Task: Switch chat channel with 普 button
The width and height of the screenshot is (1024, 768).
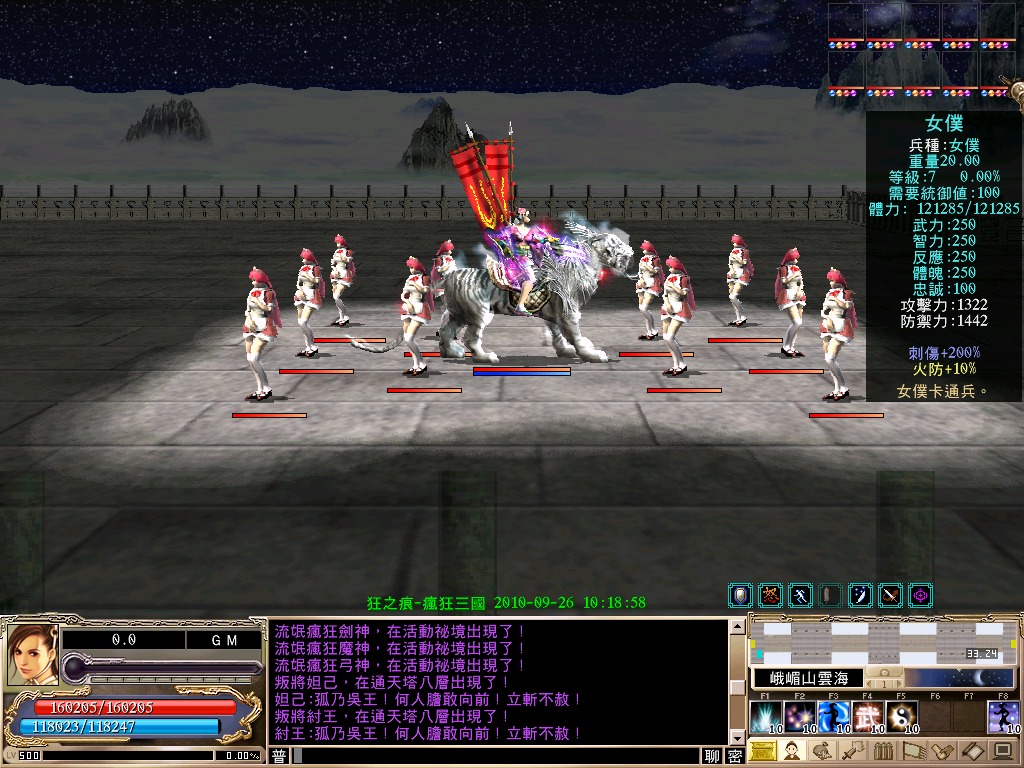Action: tap(280, 756)
